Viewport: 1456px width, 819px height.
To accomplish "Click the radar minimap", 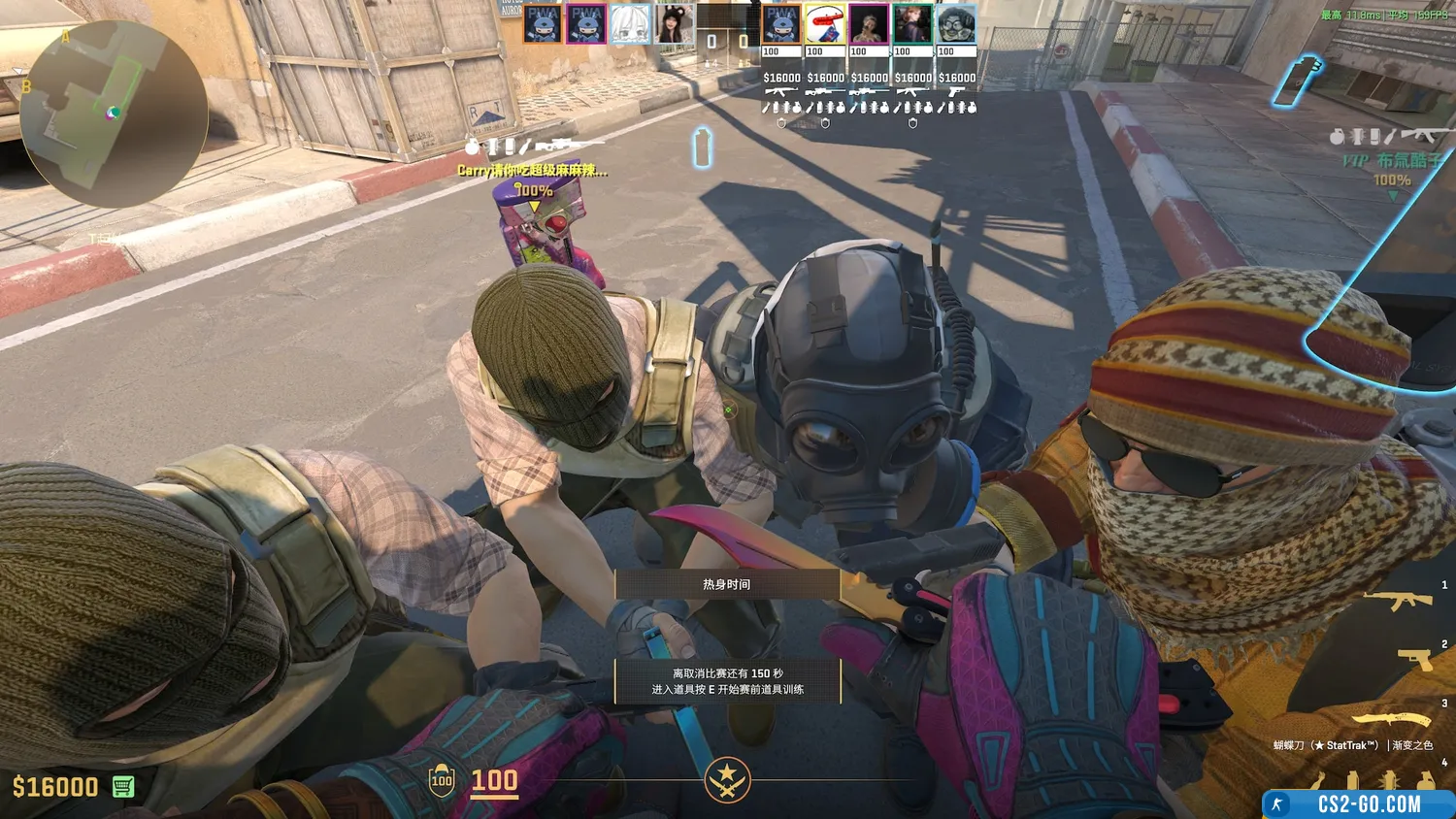I will point(114,114).
